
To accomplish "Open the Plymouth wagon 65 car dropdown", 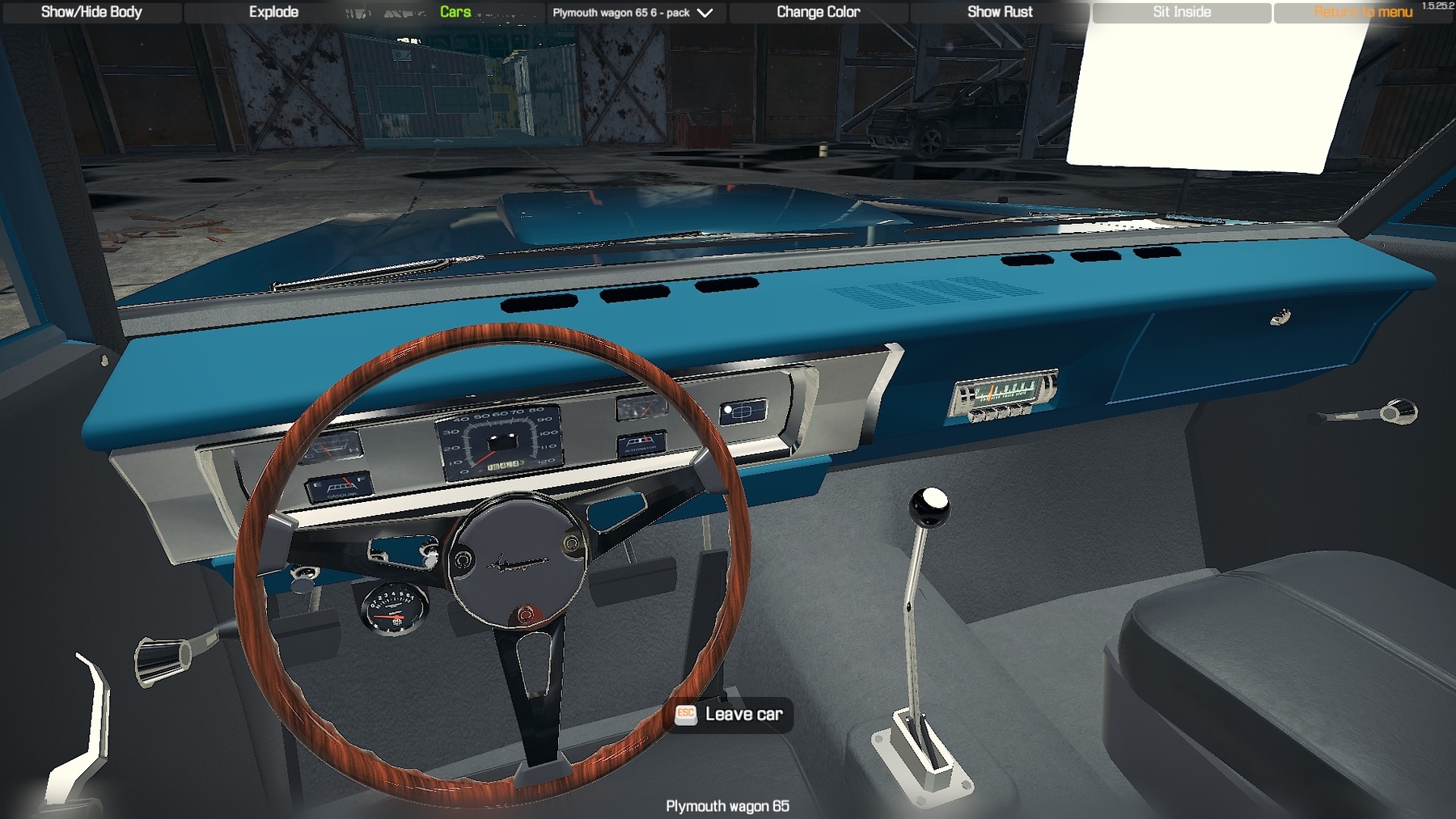I will point(633,13).
